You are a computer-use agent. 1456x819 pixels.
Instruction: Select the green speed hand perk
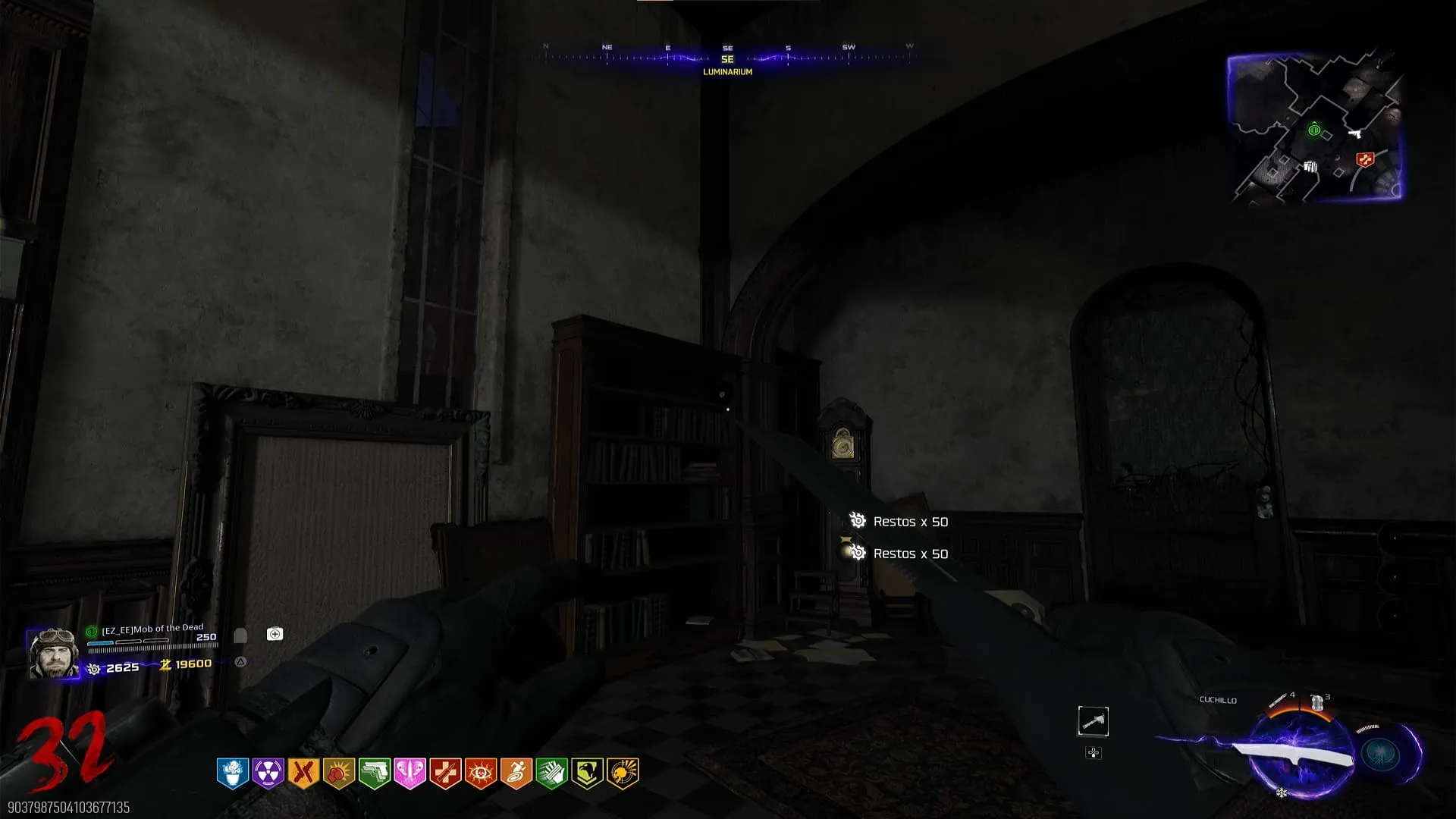click(x=552, y=773)
